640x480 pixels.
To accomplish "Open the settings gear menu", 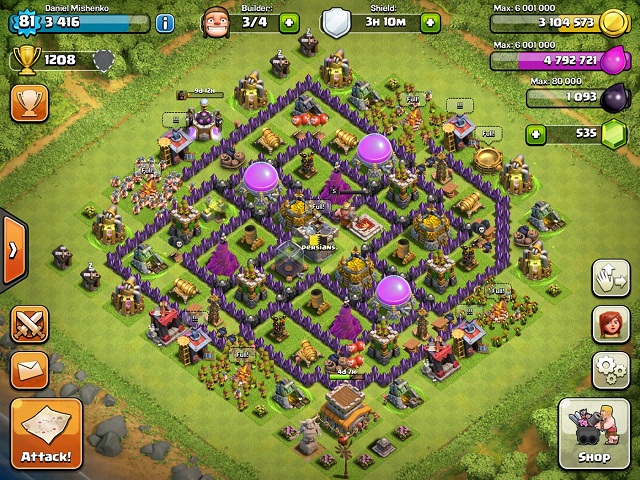I will pos(610,370).
